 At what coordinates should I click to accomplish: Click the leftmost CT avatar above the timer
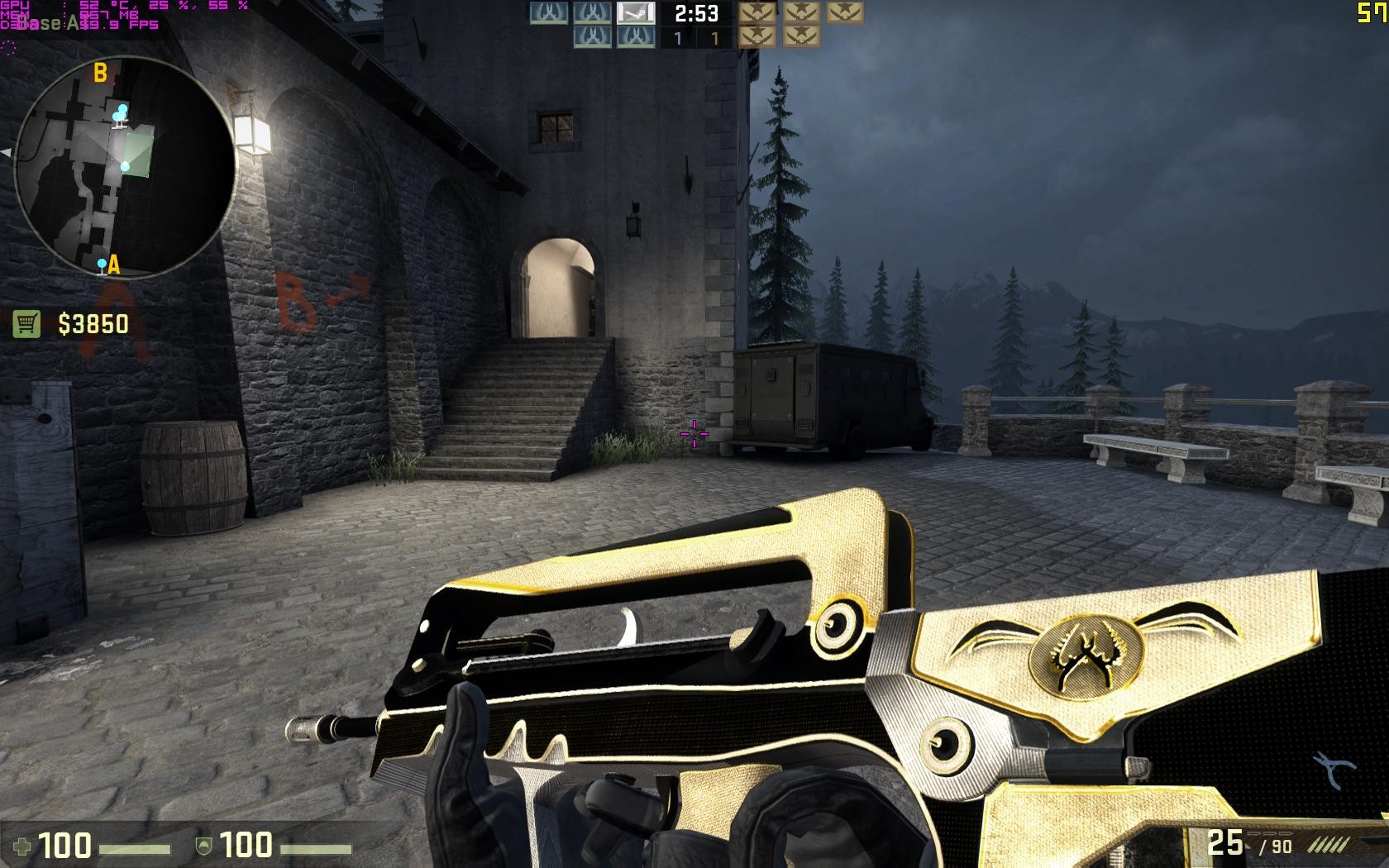coord(547,12)
